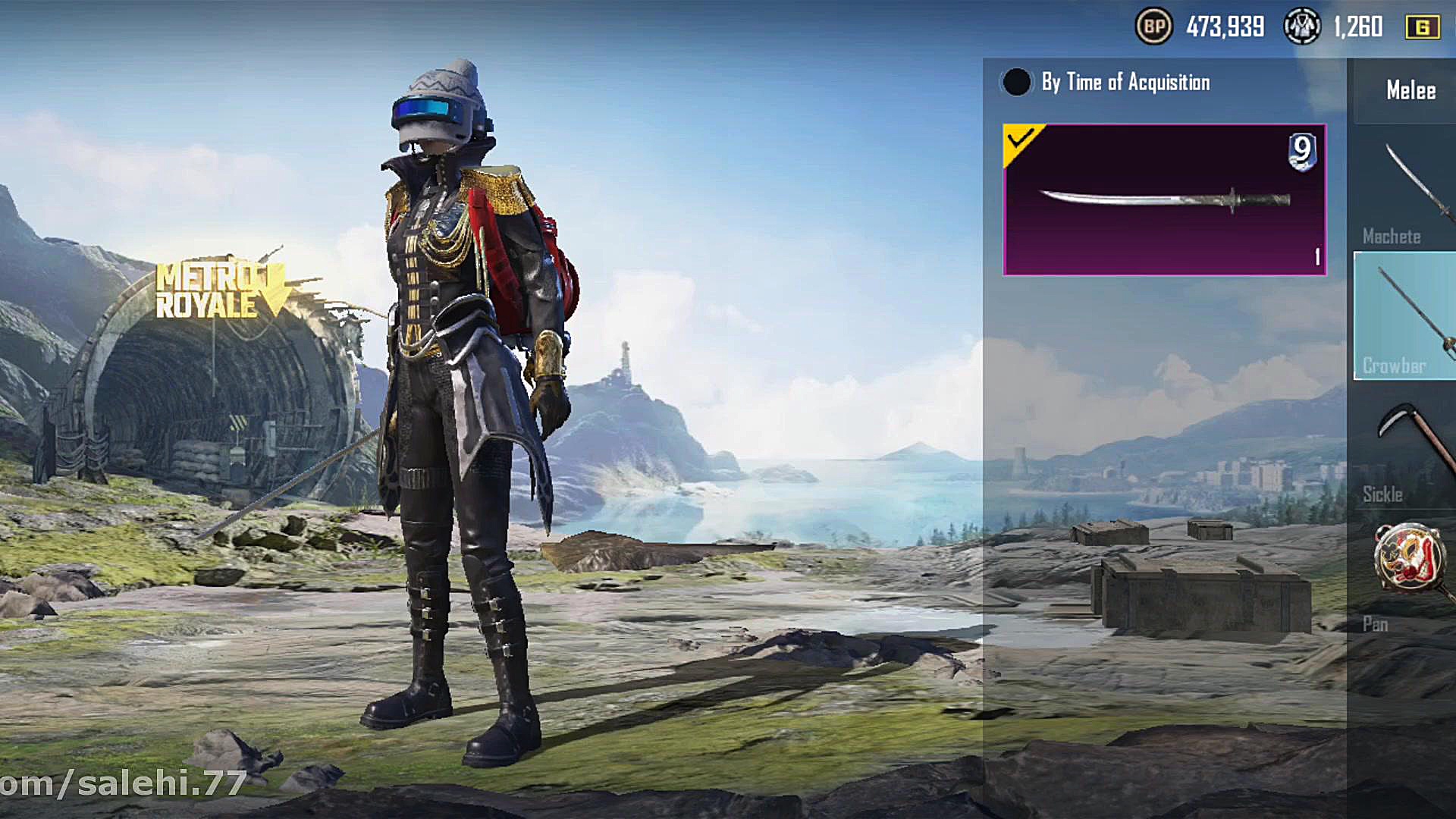Viewport: 1456px width, 819px height.
Task: Click the BP coin currency icon
Action: [1153, 27]
